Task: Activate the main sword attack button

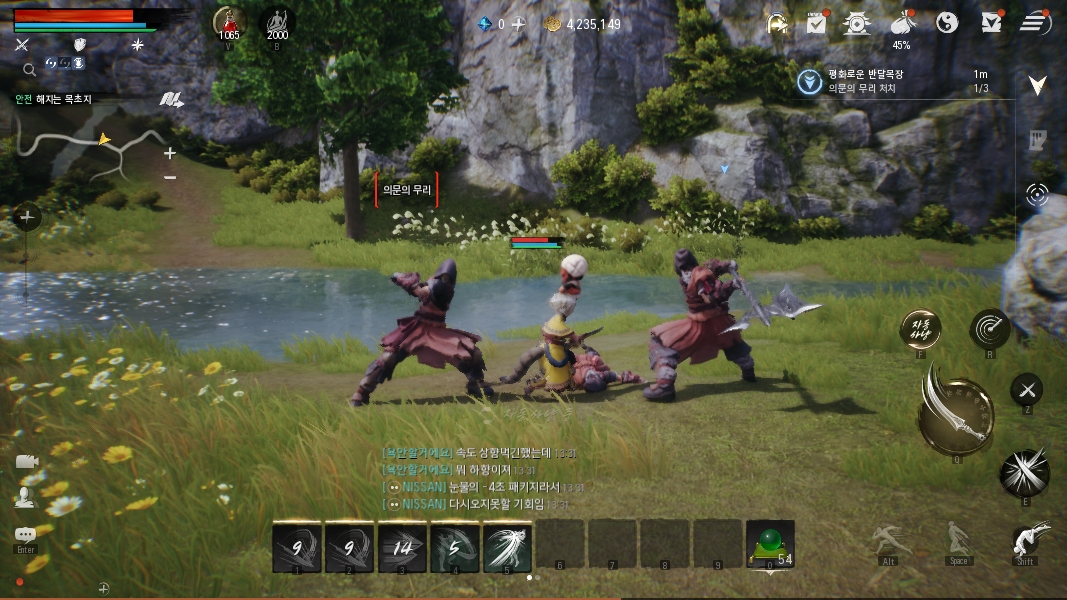Action: click(x=955, y=411)
